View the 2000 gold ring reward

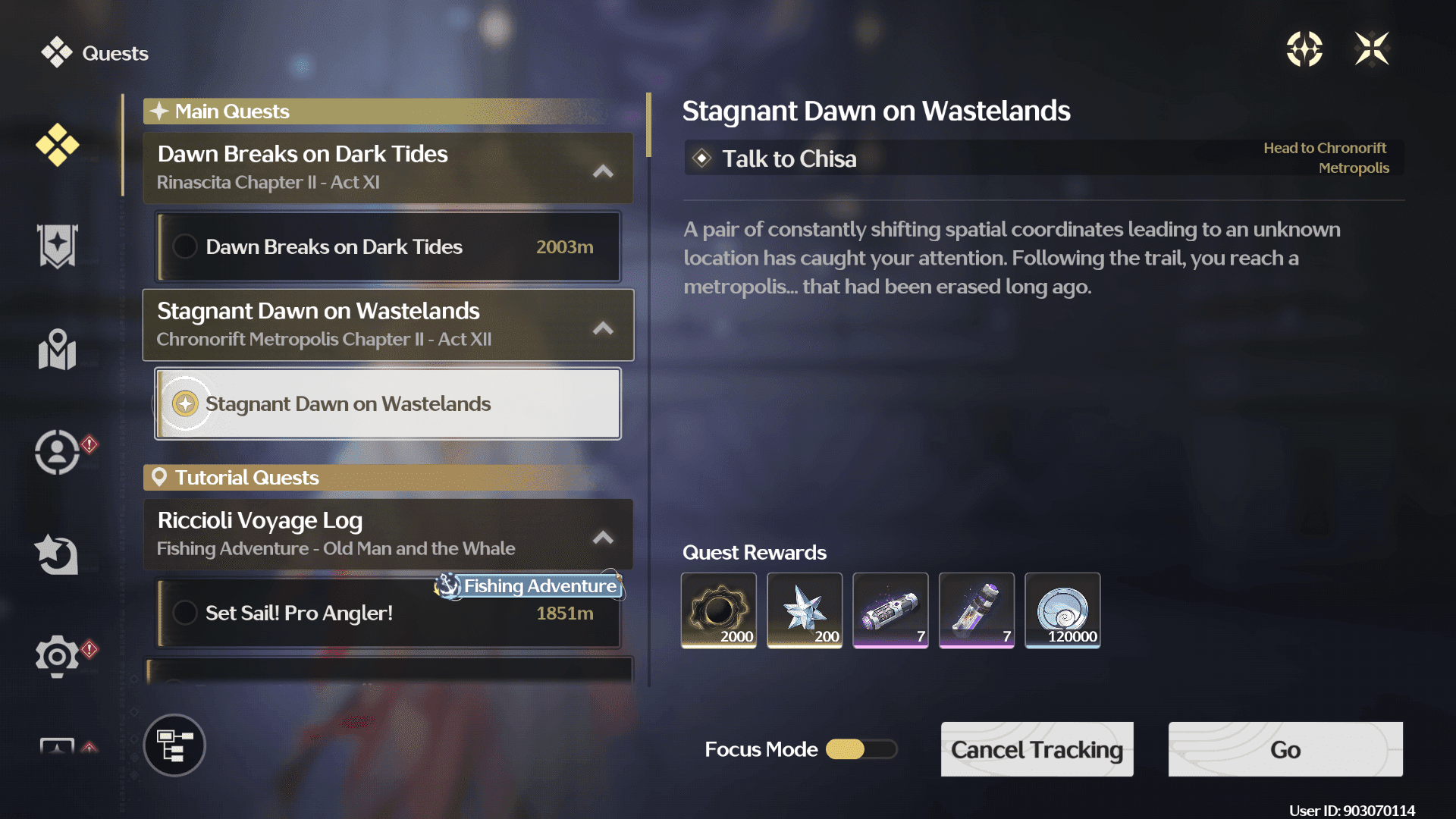pyautogui.click(x=718, y=610)
